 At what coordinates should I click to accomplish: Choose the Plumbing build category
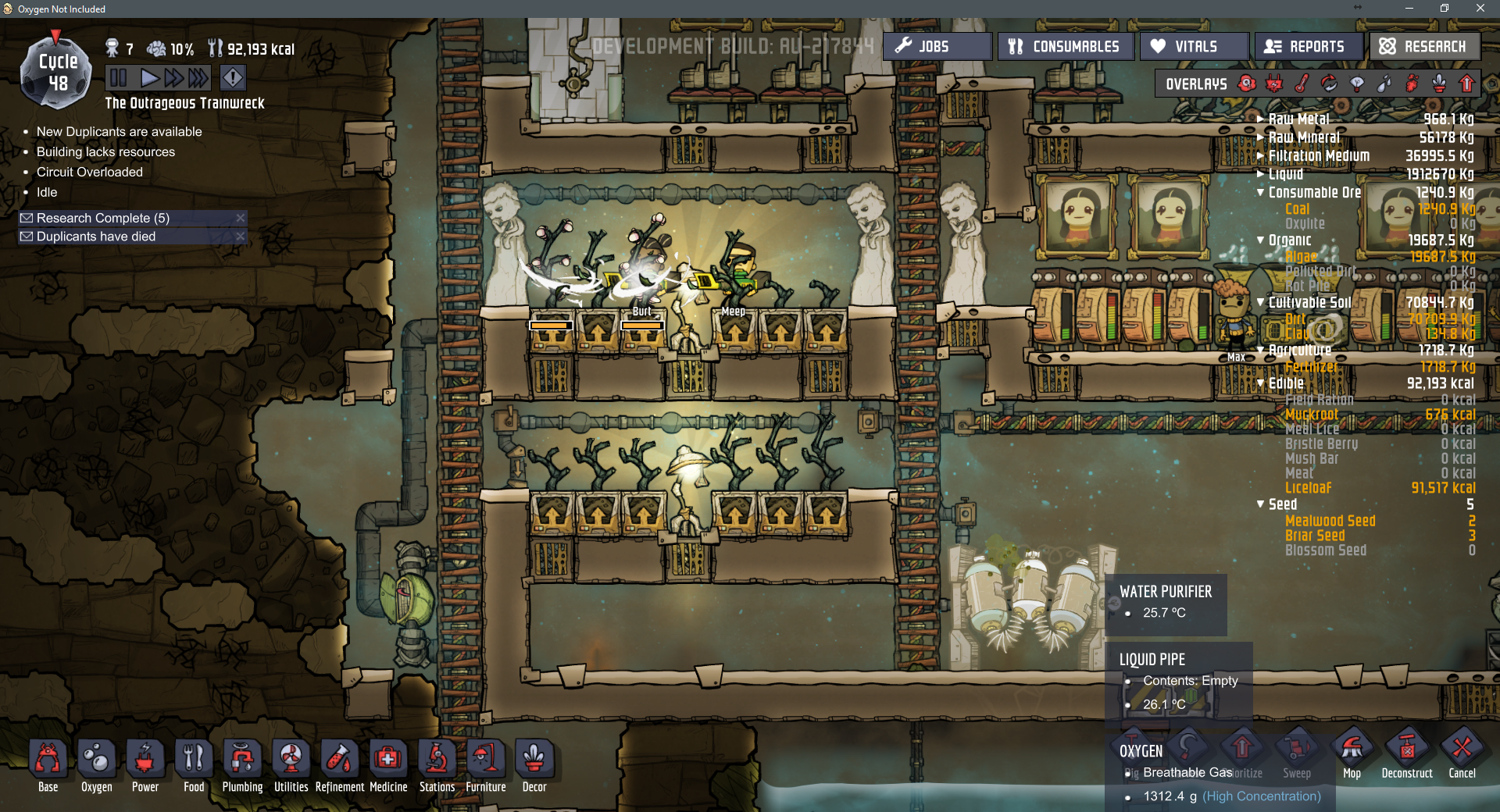coord(242,766)
